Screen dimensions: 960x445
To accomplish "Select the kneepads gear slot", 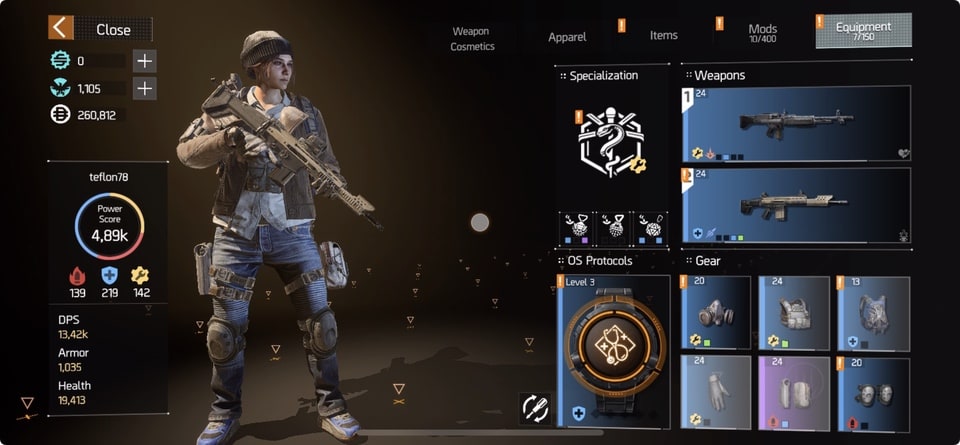I will [x=873, y=393].
